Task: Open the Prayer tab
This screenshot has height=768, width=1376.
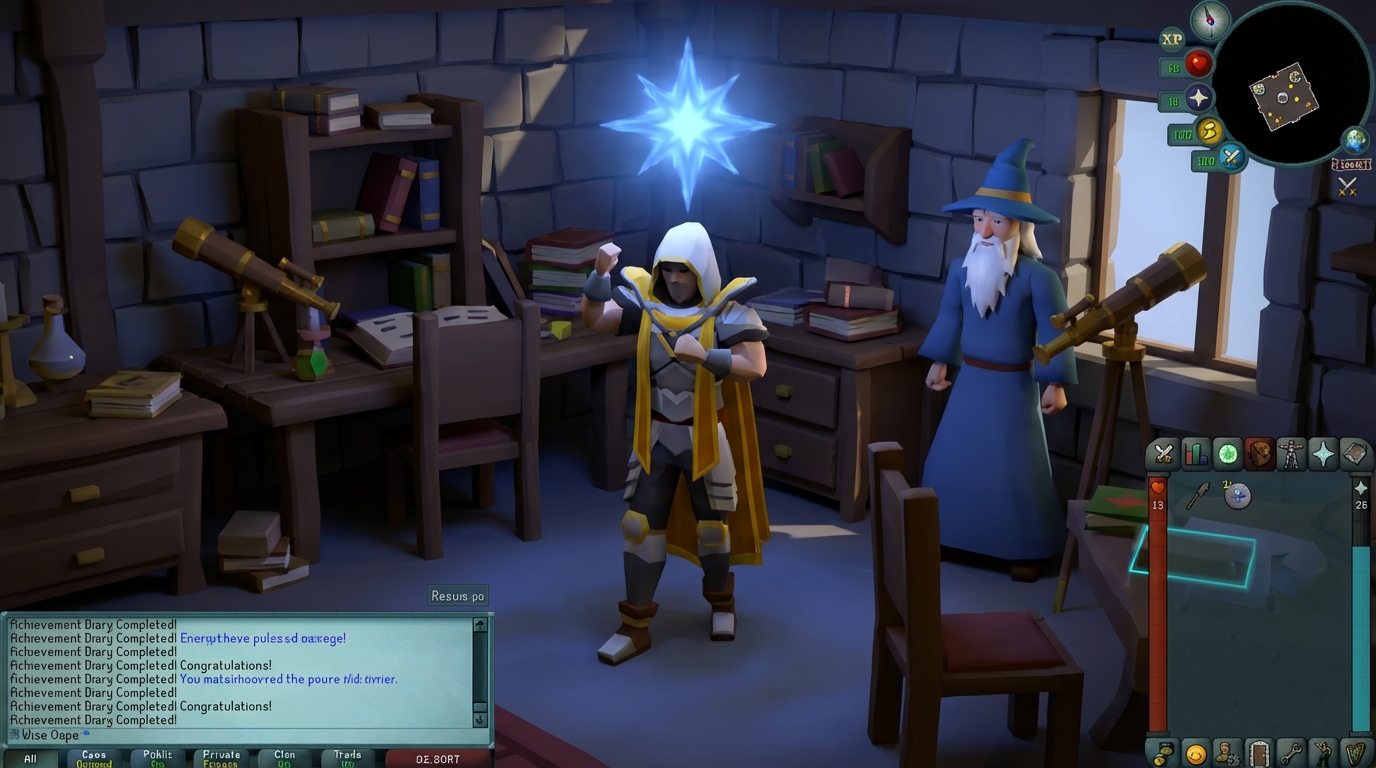Action: point(1324,455)
